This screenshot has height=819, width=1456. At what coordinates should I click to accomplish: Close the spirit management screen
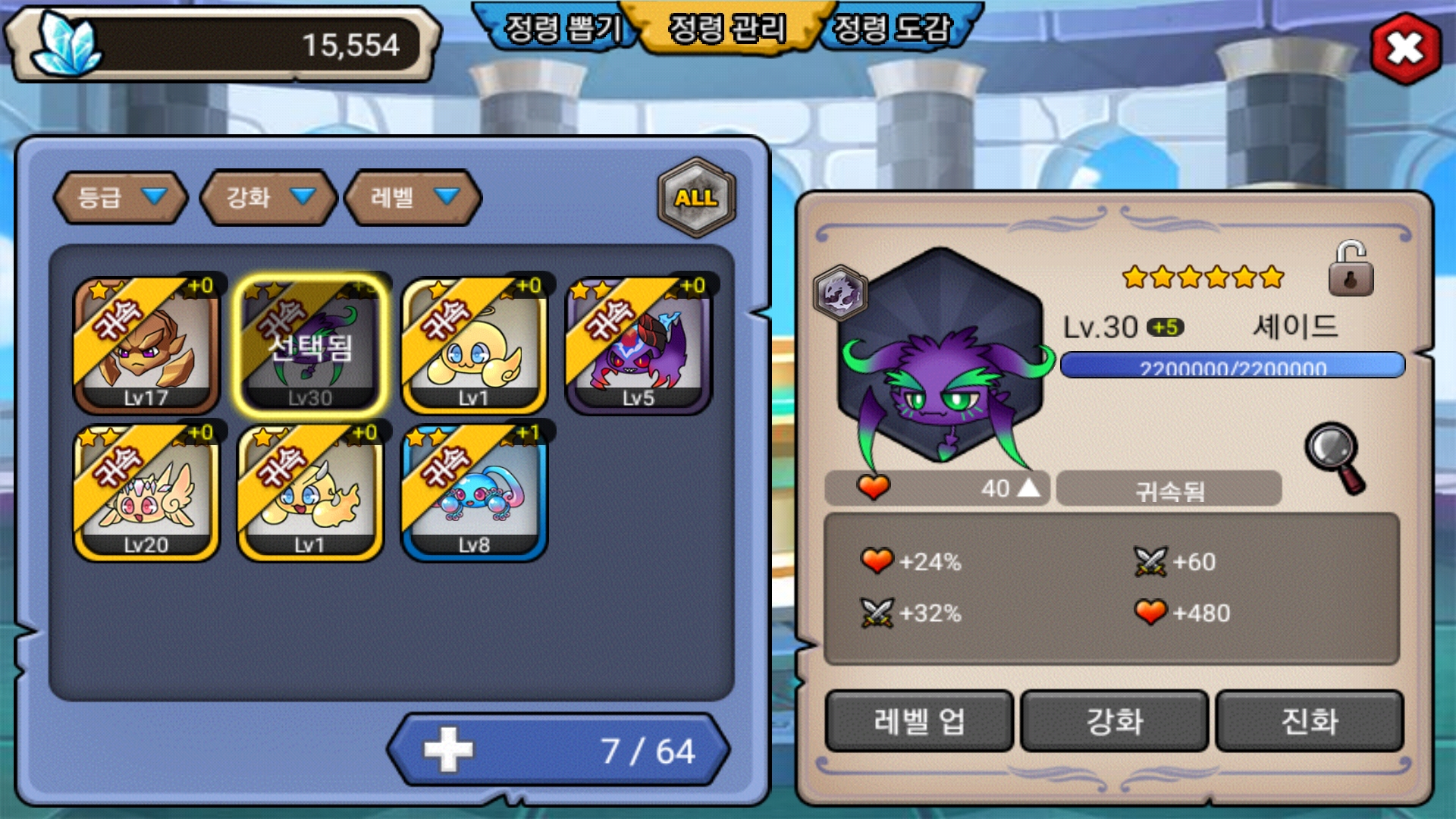1405,49
